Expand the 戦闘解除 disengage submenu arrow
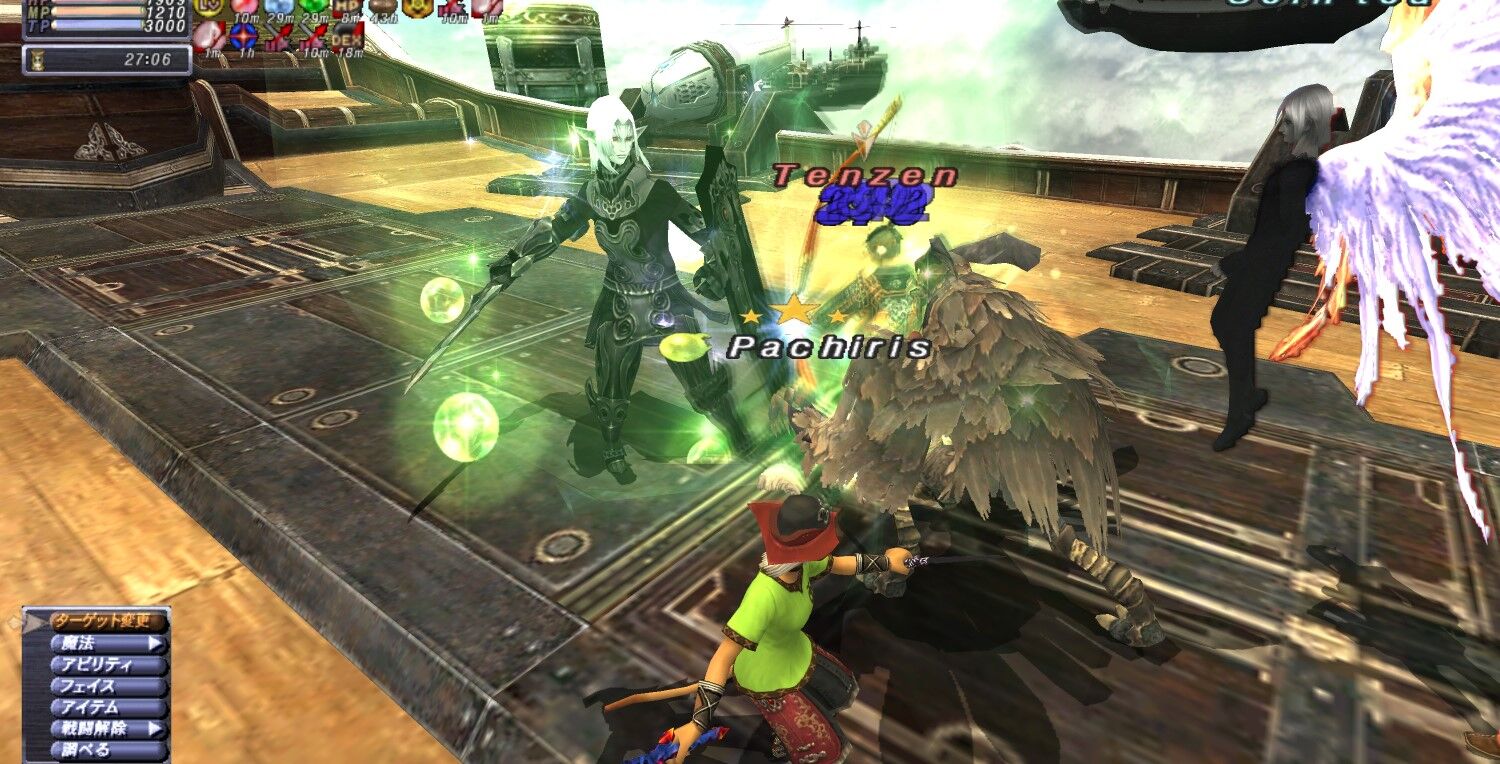The height and width of the screenshot is (764, 1500). tap(154, 728)
